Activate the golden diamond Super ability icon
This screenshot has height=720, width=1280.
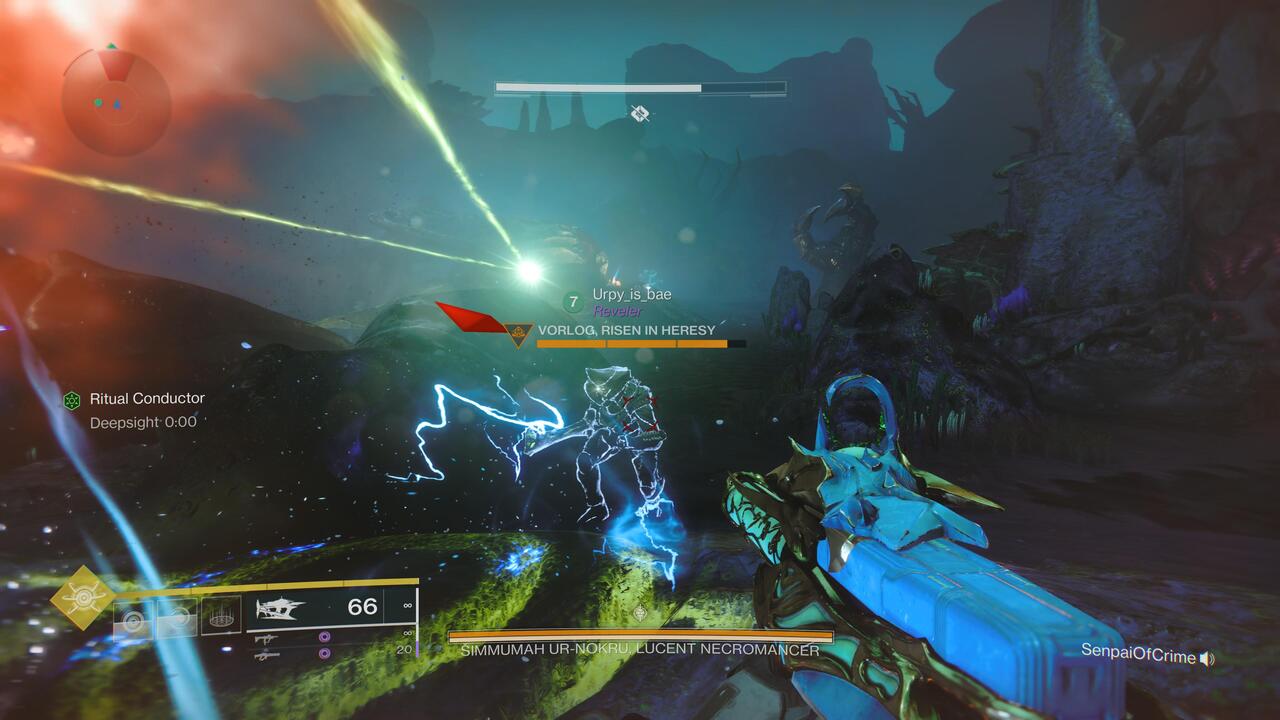[82, 597]
